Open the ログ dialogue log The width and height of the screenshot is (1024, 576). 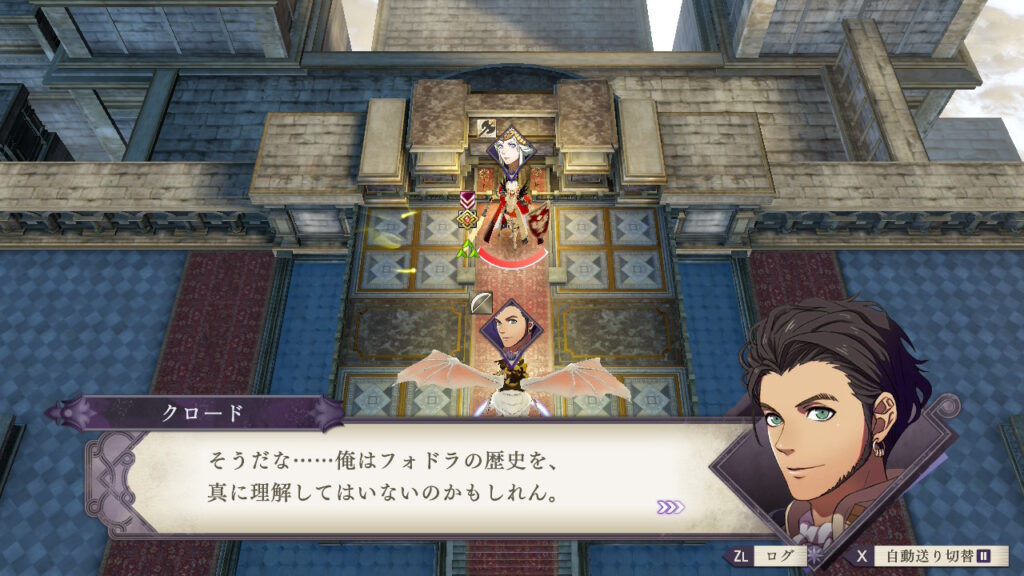coord(768,555)
